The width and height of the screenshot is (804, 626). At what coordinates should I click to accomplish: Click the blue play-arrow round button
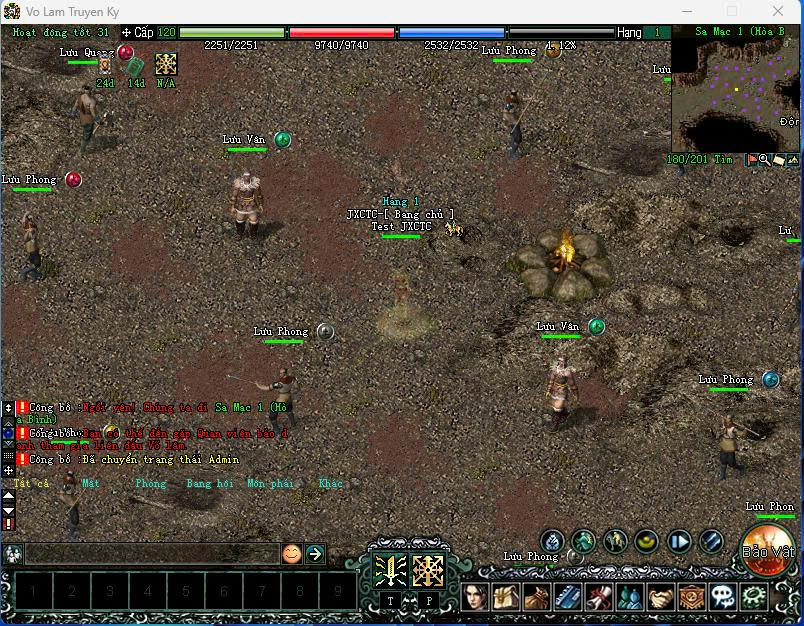point(679,542)
